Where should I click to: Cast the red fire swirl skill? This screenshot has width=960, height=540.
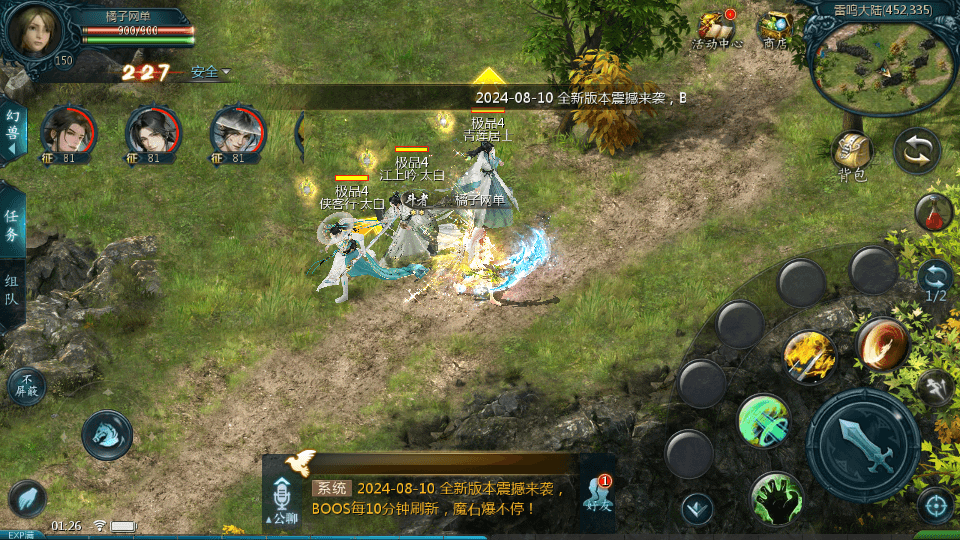coord(882,344)
